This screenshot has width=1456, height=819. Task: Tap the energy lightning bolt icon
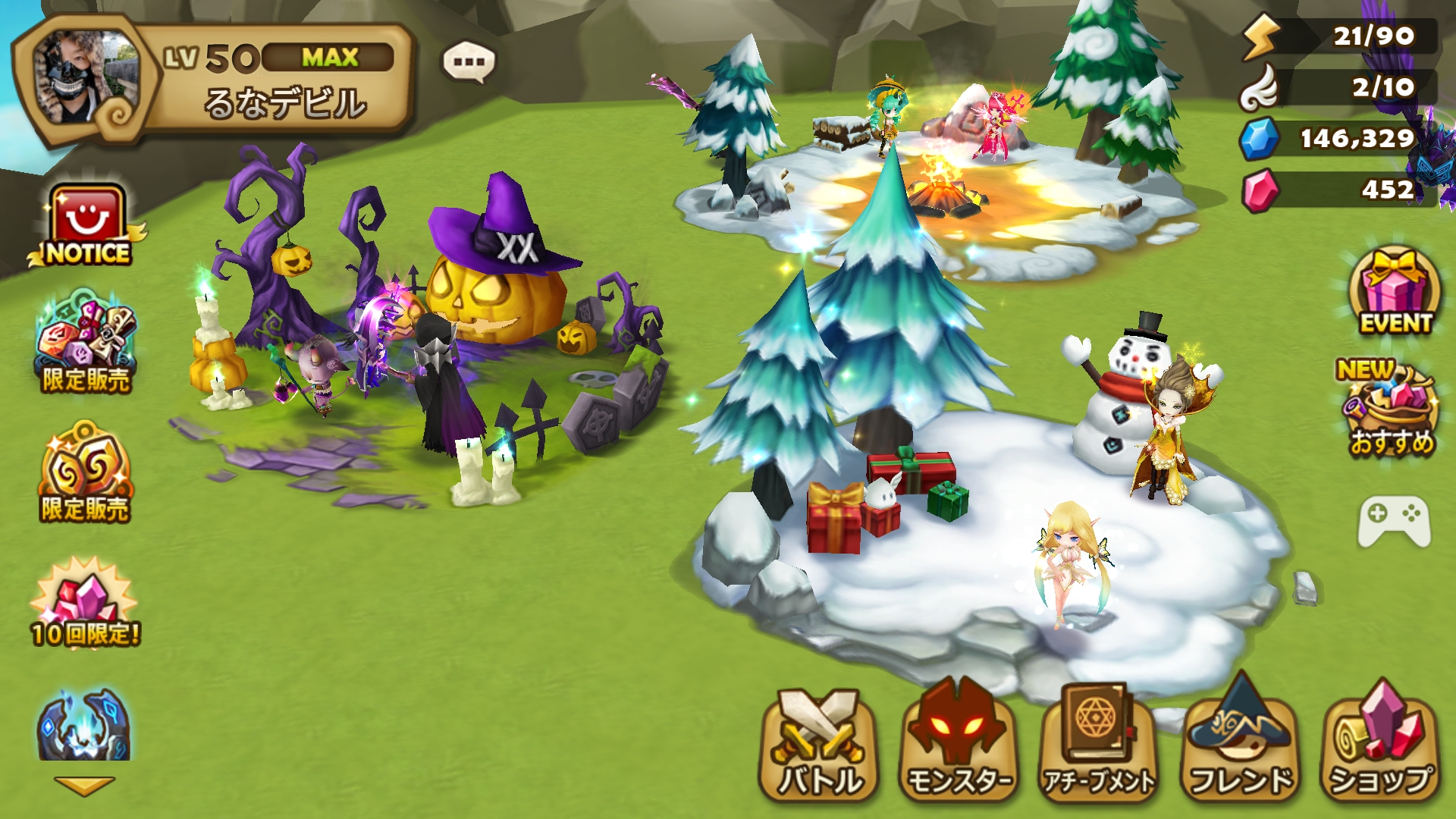point(1260,36)
